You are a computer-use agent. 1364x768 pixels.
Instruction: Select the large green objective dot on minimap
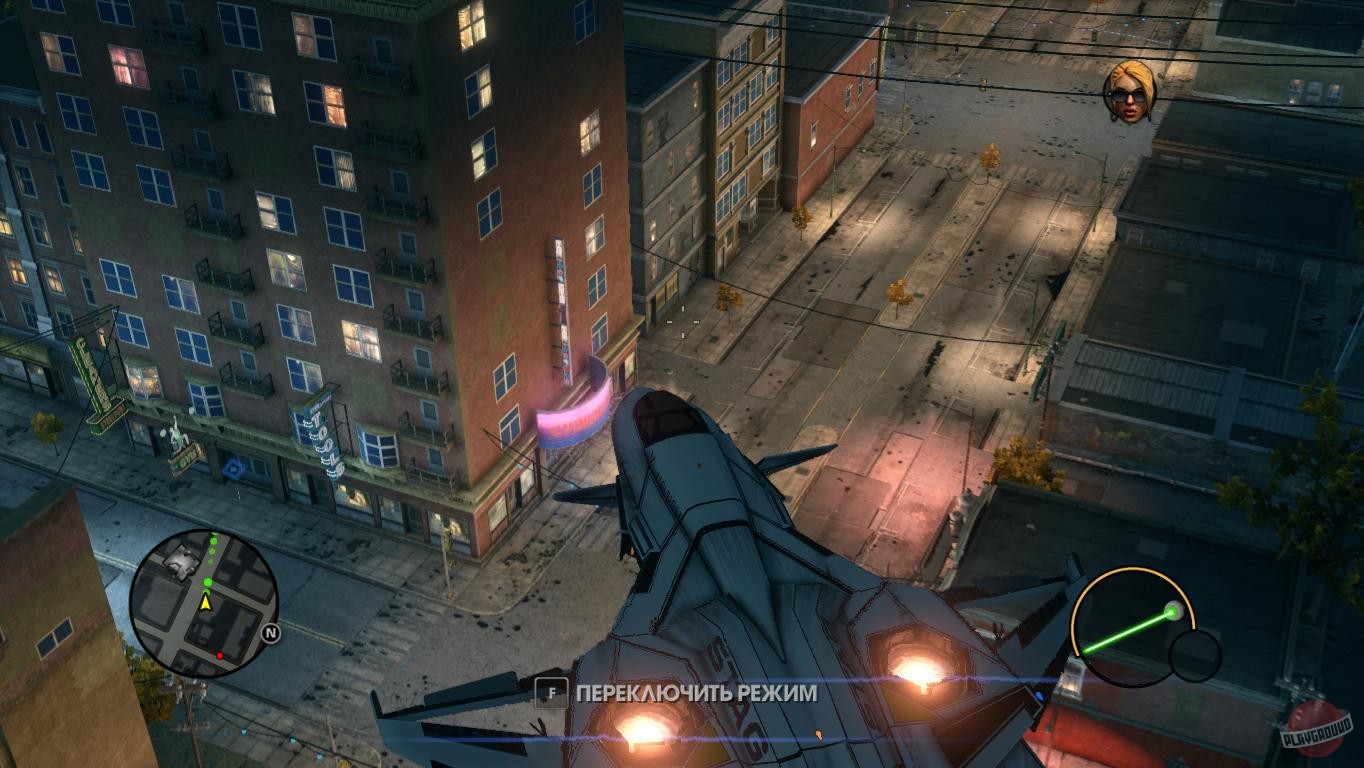click(x=207, y=582)
